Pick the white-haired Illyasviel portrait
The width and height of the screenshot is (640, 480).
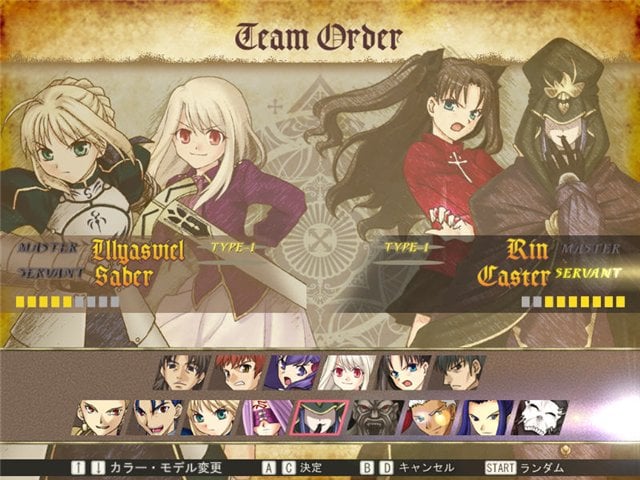tap(350, 373)
